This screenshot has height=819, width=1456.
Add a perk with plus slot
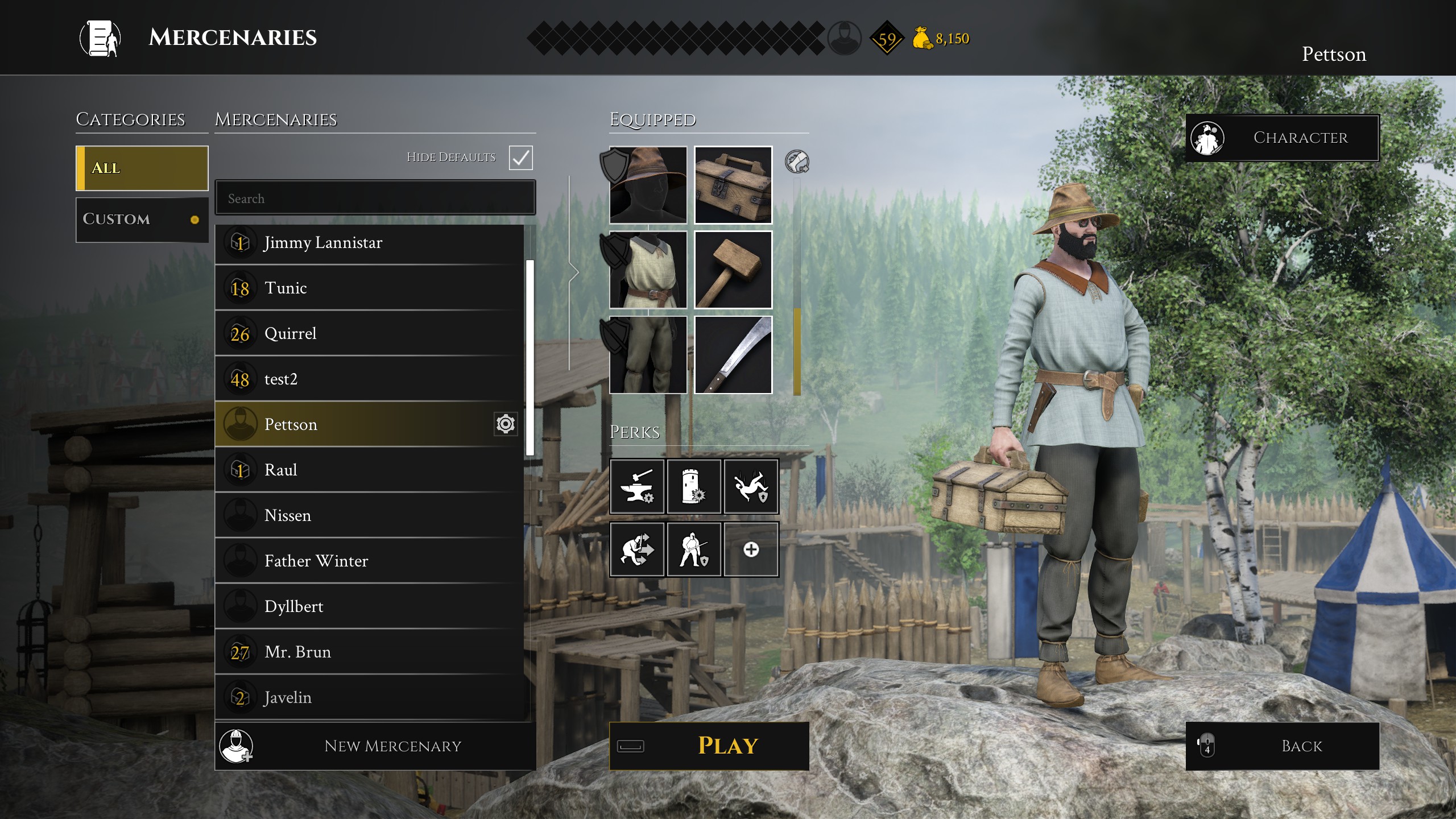pyautogui.click(x=751, y=549)
